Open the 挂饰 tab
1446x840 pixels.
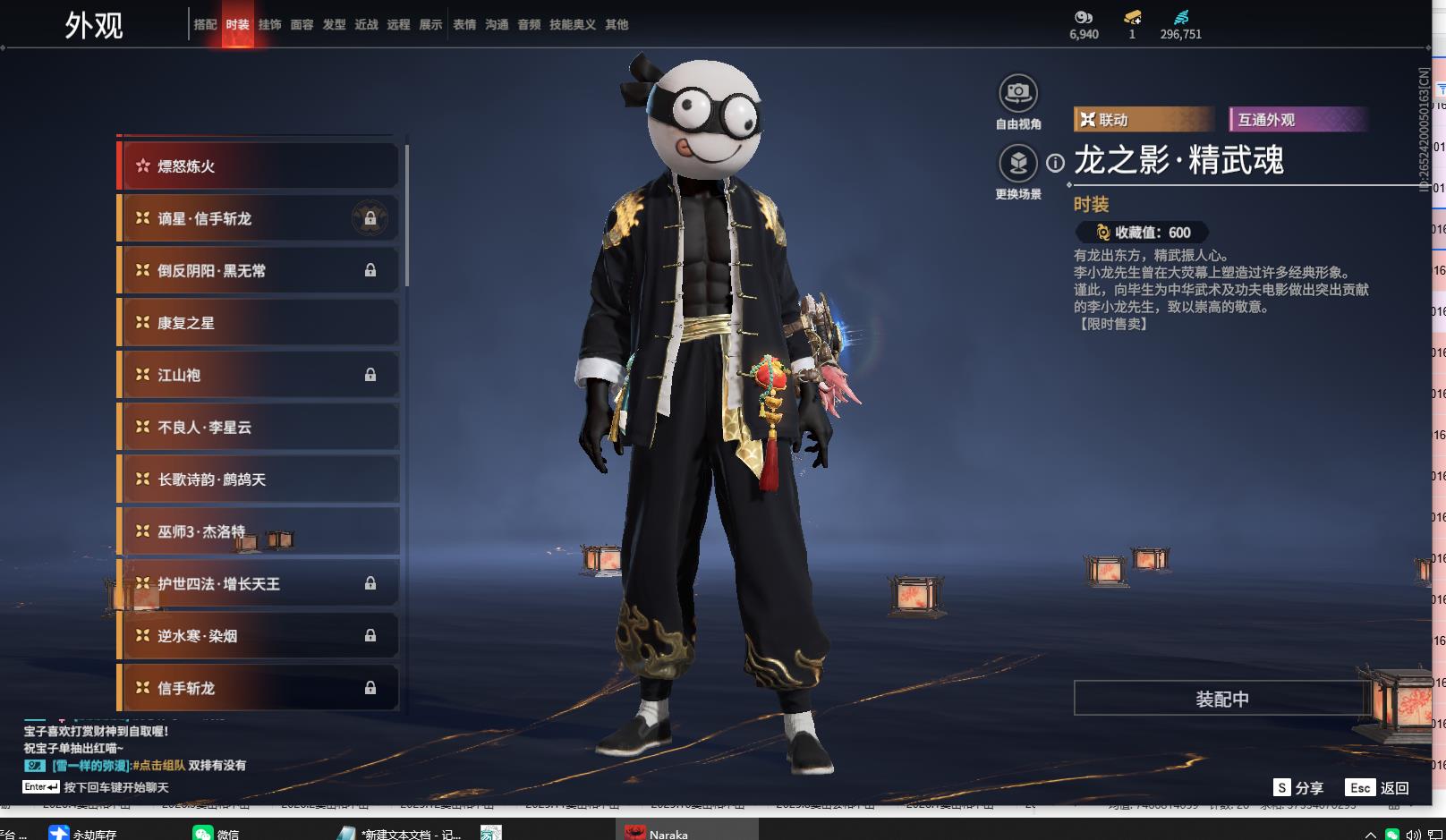pos(269,25)
